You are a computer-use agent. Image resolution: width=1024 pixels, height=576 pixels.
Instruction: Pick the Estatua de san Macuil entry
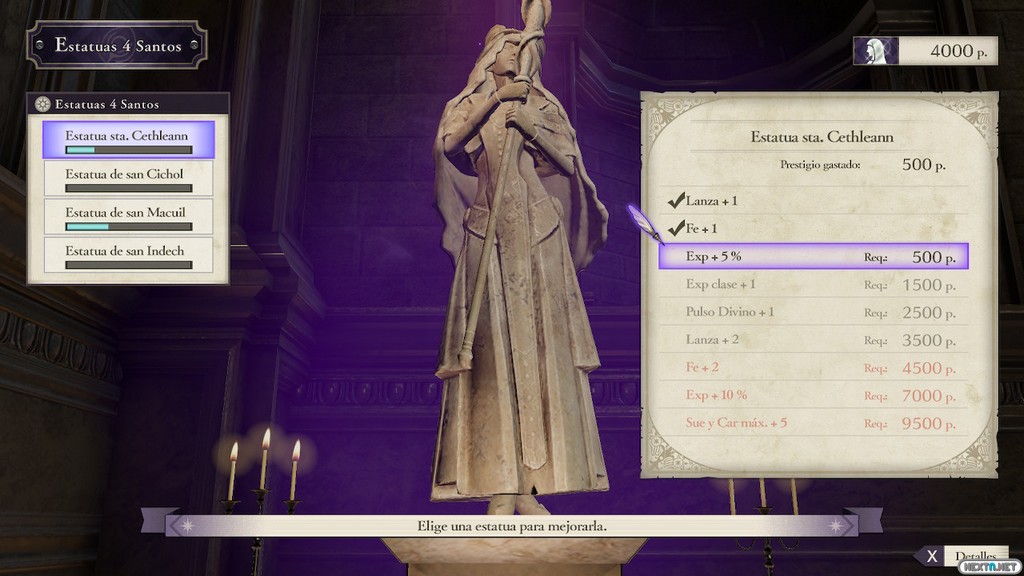[128, 217]
